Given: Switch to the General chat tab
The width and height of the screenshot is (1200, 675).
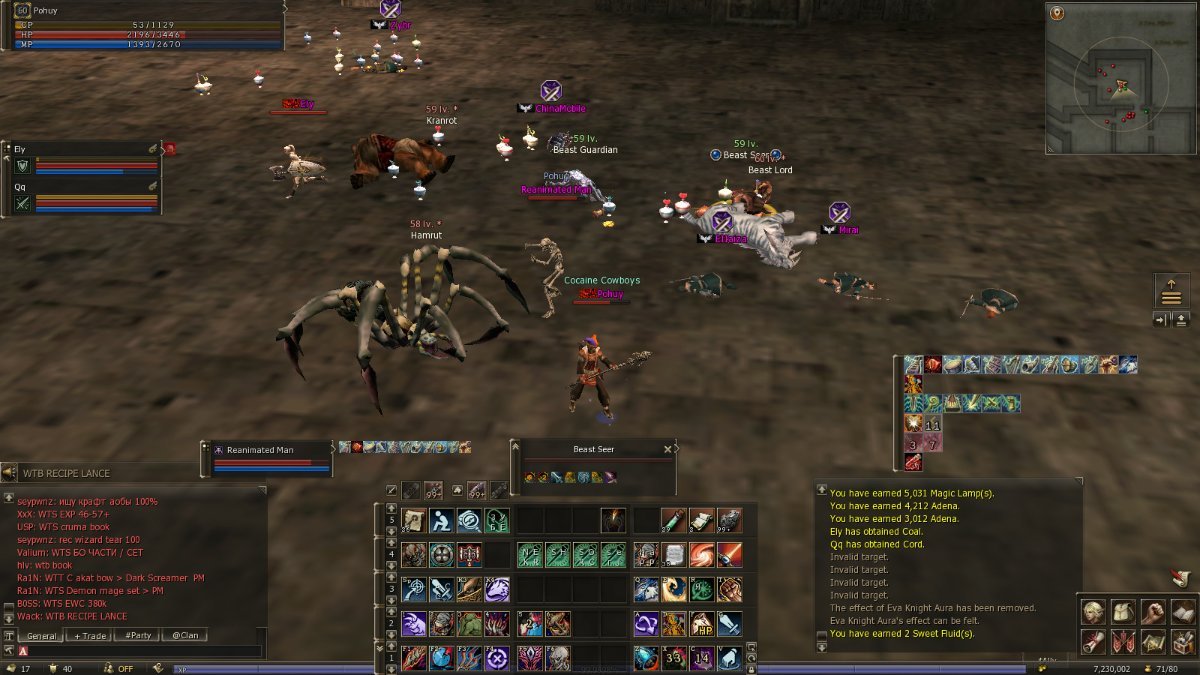Looking at the screenshot, I should pos(41,636).
